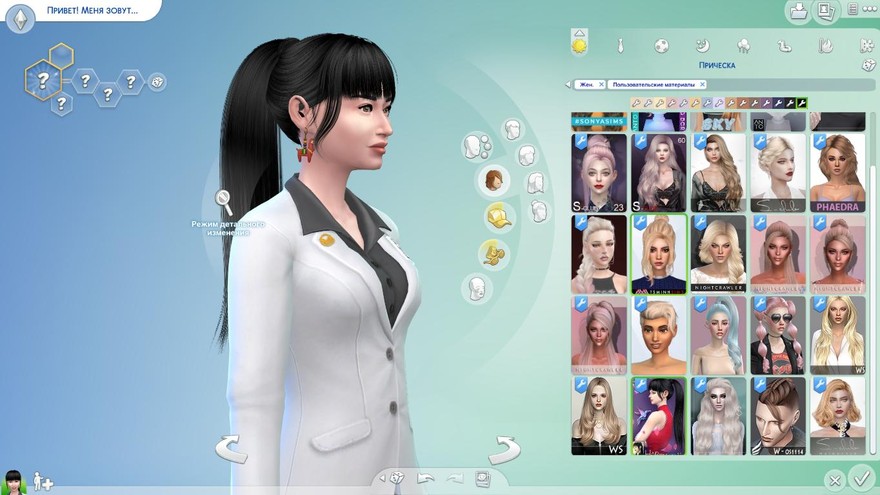This screenshot has height=495, width=880.
Task: Confirm the Sim with the checkmark button
Action: click(x=860, y=477)
